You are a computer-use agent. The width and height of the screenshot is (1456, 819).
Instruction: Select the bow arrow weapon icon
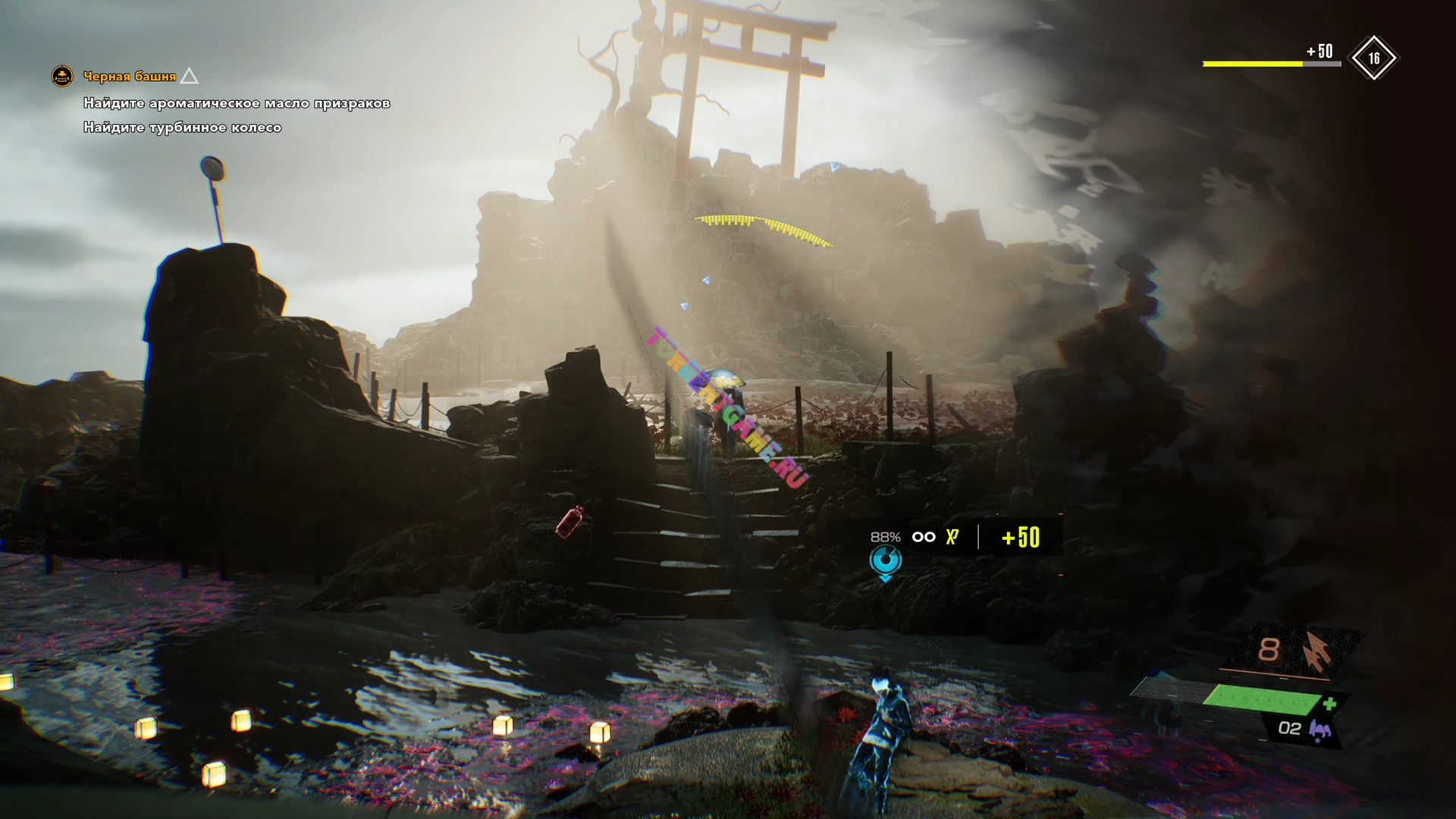[x=1316, y=651]
